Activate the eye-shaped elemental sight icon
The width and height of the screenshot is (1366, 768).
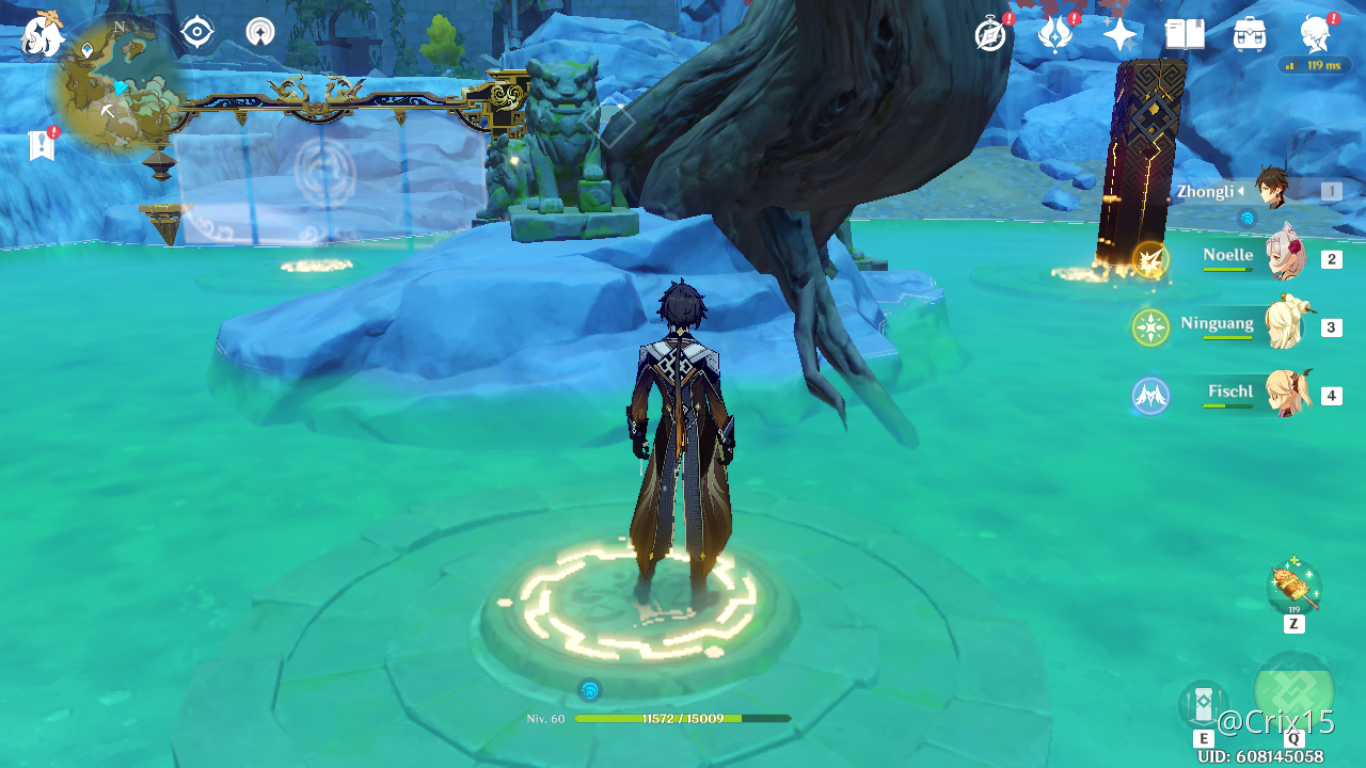[x=197, y=33]
